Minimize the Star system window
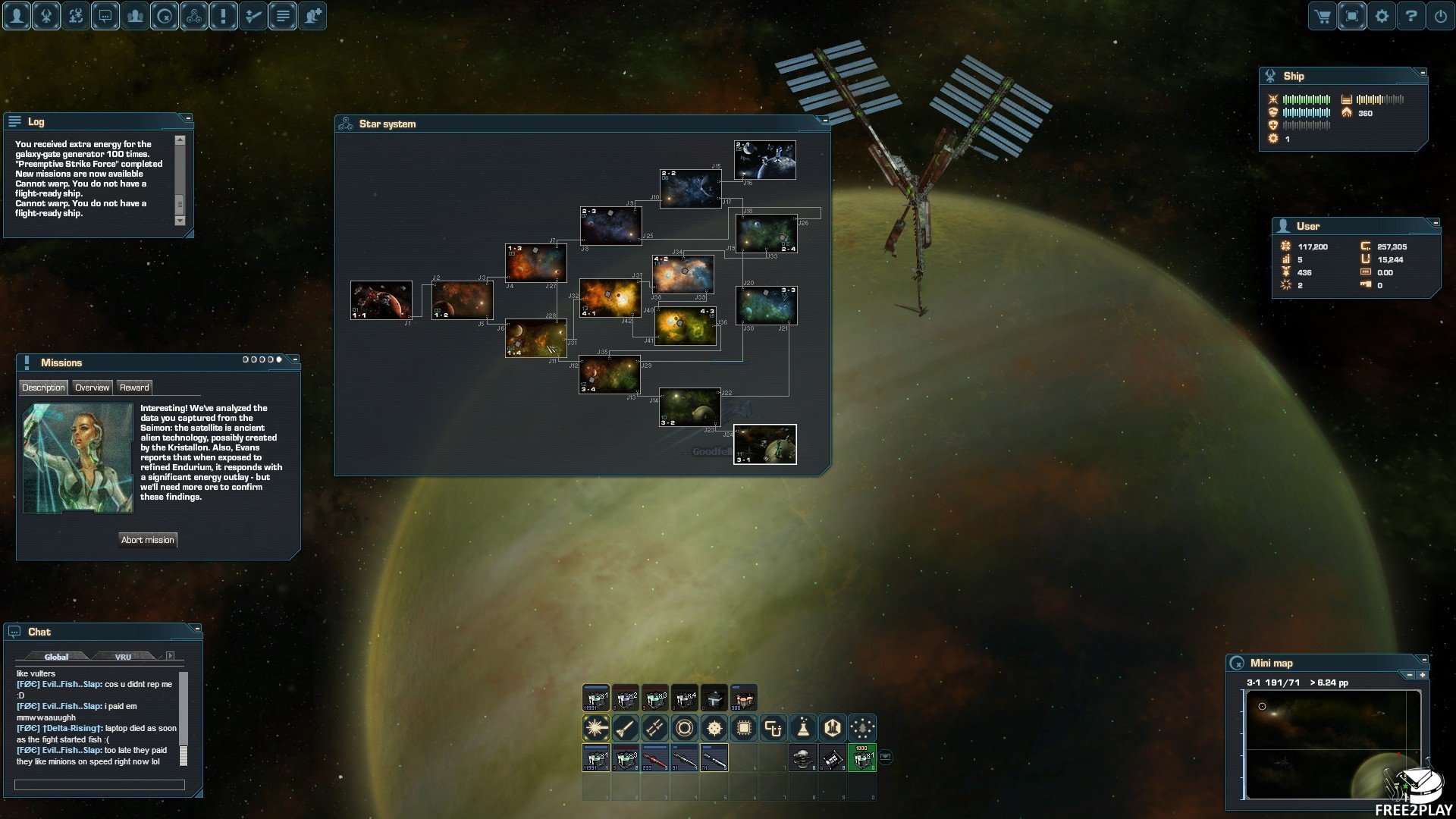The width and height of the screenshot is (1456, 819). 825,120
